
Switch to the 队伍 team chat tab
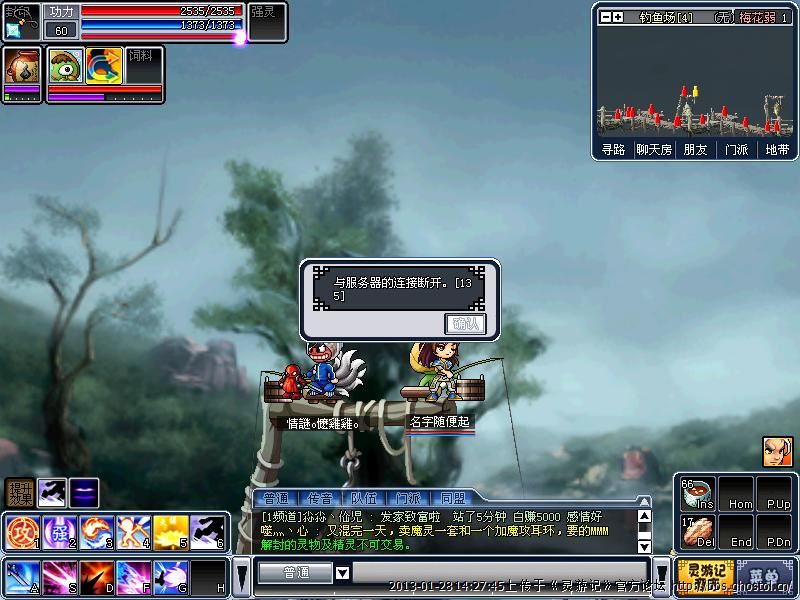click(364, 497)
